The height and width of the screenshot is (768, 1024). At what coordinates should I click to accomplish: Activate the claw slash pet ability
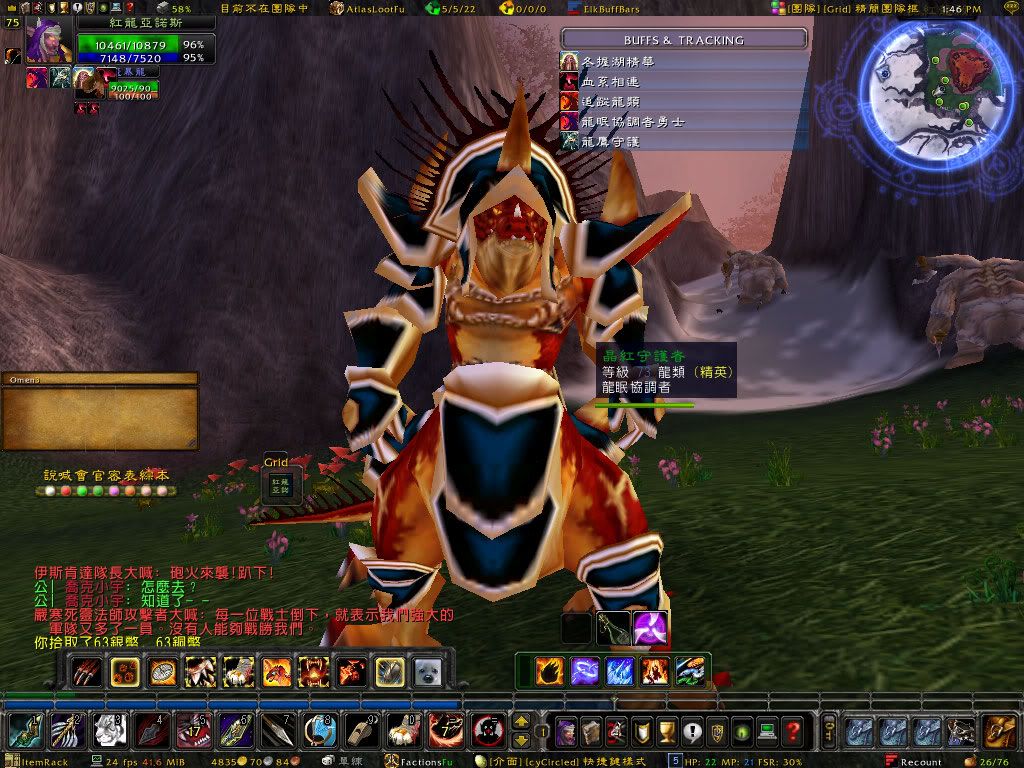point(86,671)
